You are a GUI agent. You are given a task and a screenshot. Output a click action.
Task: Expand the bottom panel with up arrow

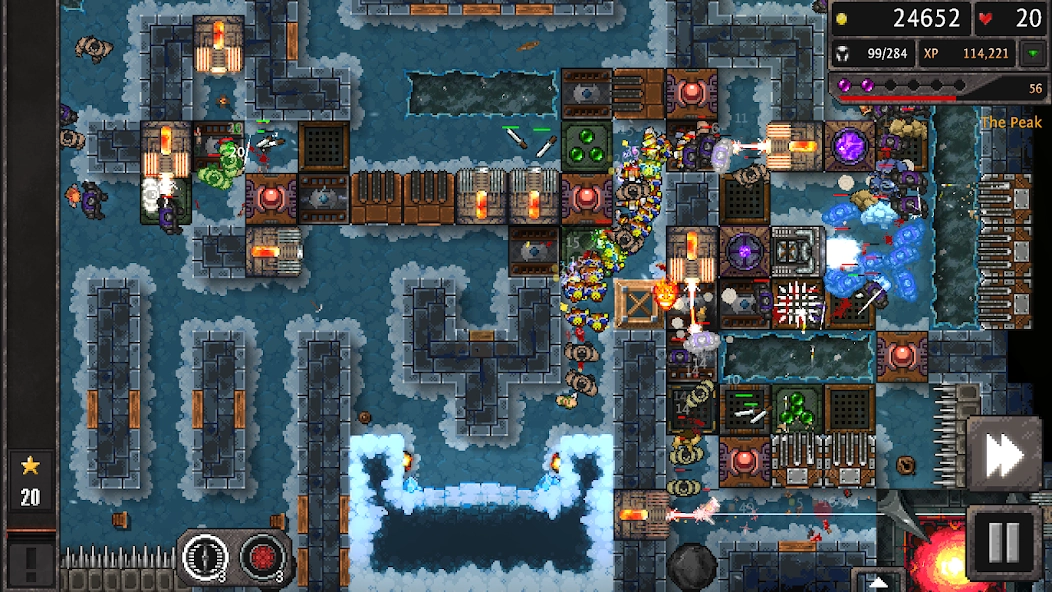point(878,581)
